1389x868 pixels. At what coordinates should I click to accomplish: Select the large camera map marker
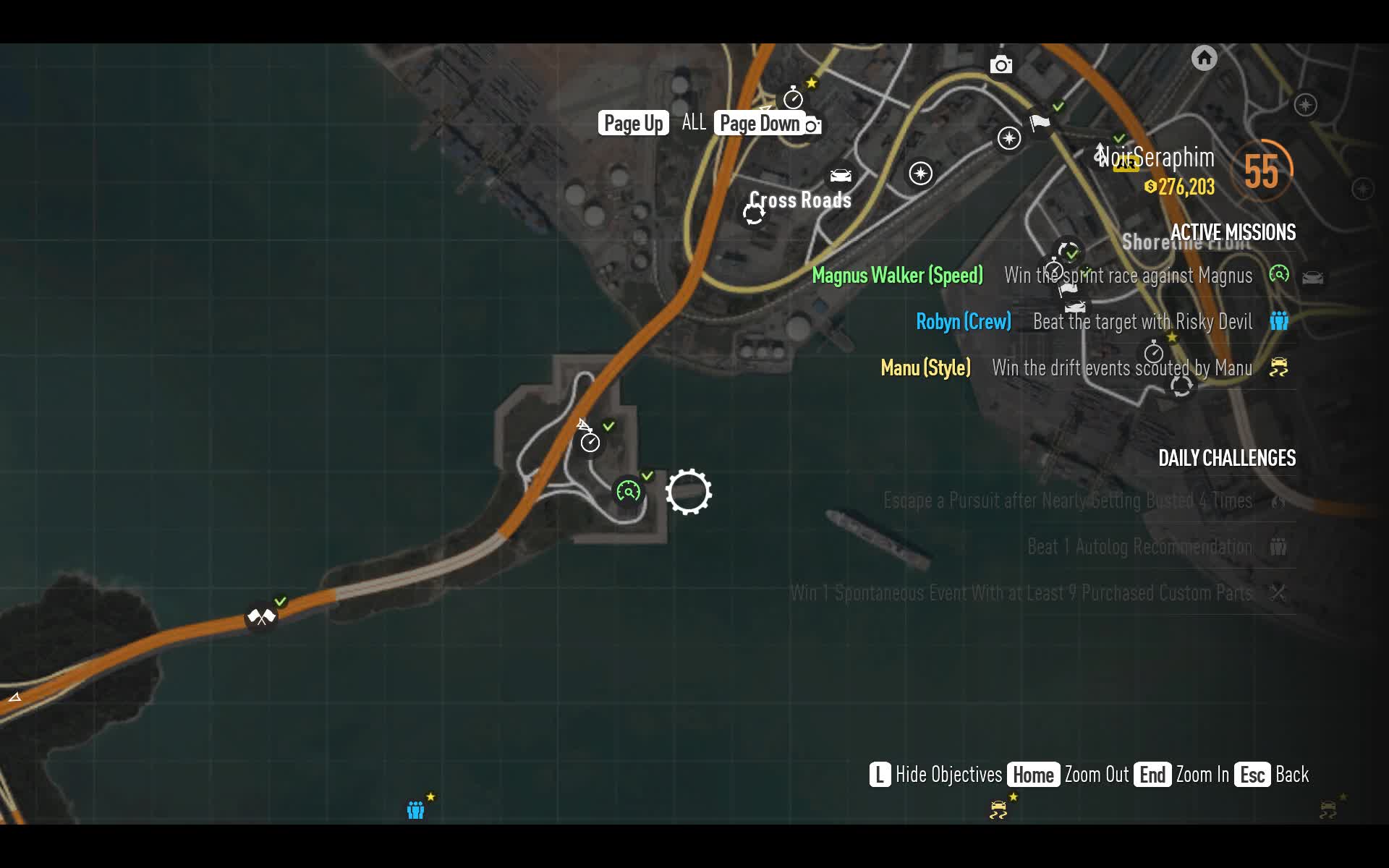(x=1001, y=65)
